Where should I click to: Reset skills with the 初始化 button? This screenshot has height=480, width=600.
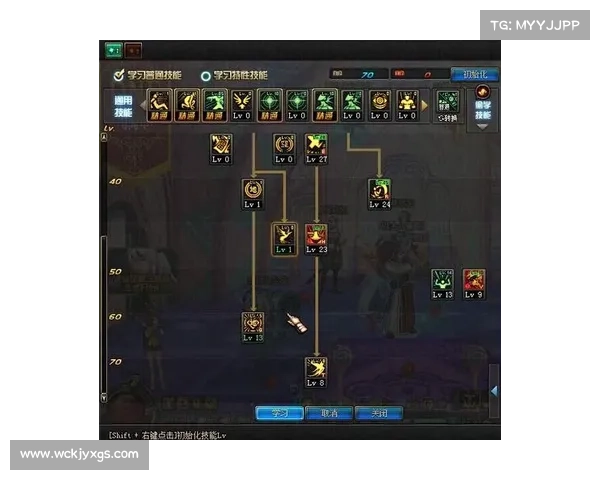point(475,74)
